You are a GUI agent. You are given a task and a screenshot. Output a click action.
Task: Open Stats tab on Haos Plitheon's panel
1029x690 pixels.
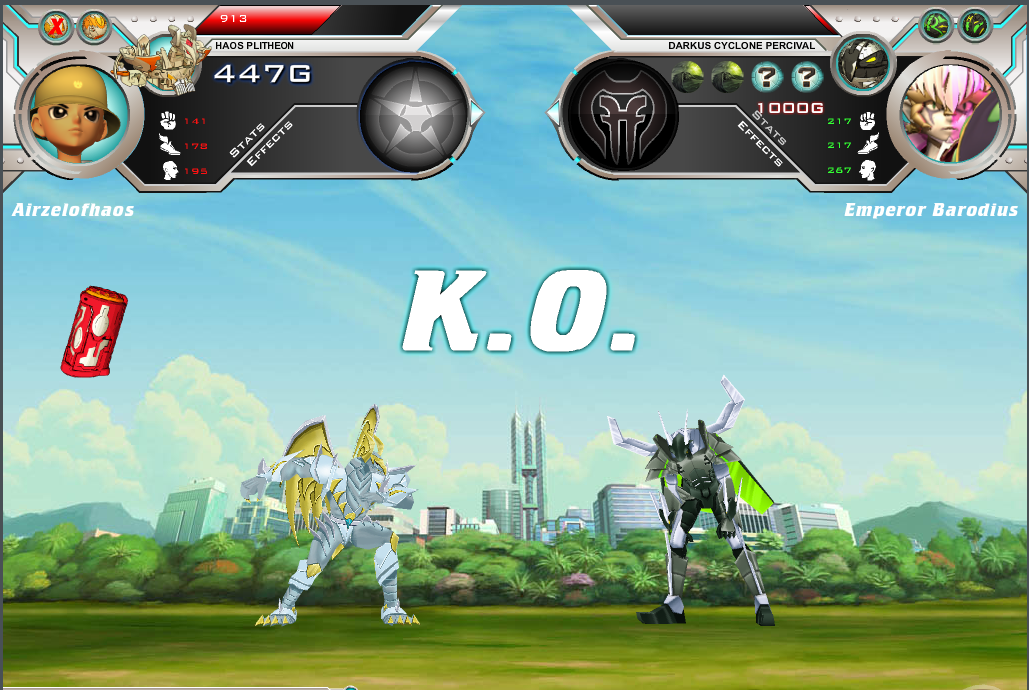pos(248,140)
